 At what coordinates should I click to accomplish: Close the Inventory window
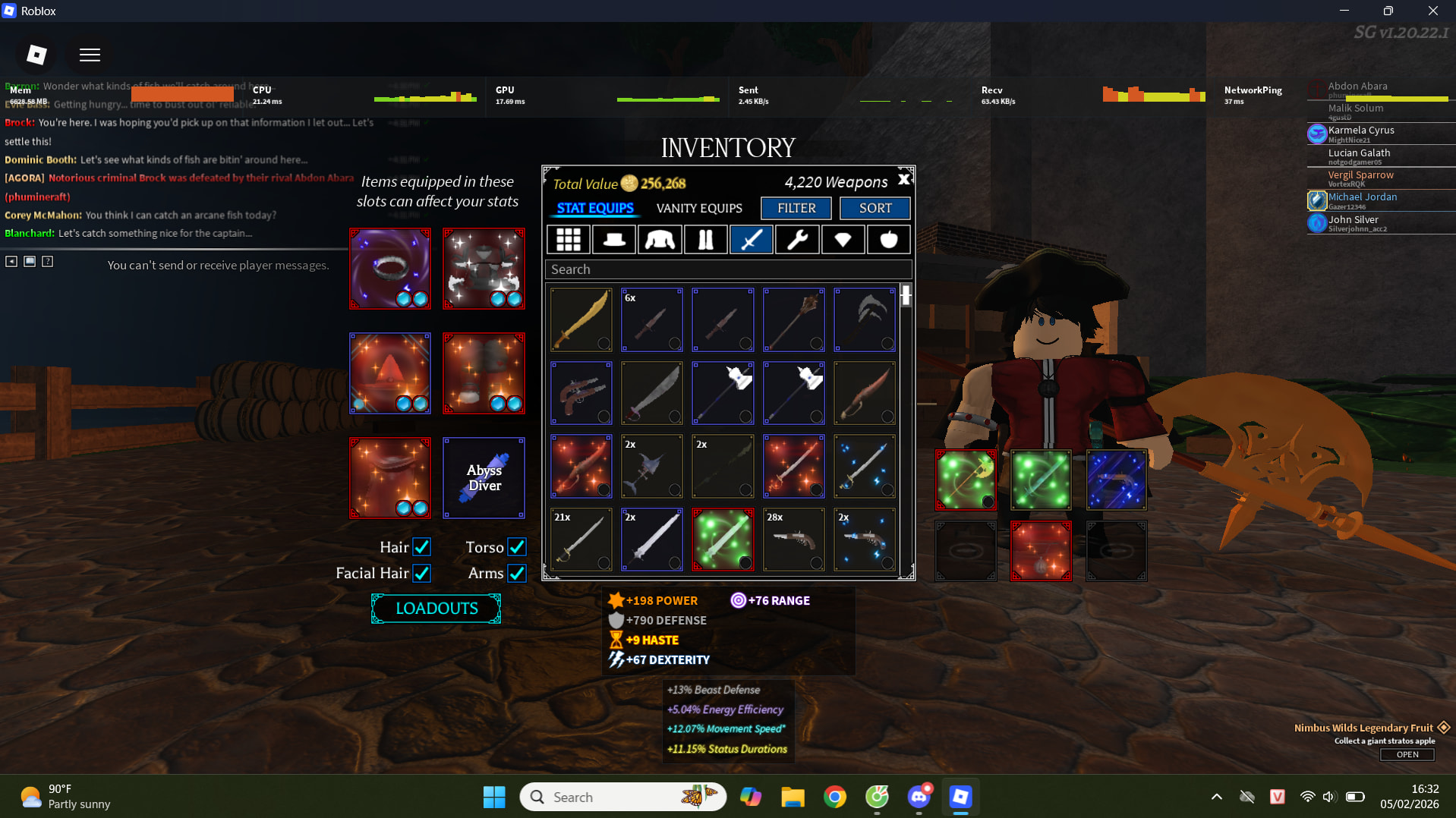click(x=903, y=180)
